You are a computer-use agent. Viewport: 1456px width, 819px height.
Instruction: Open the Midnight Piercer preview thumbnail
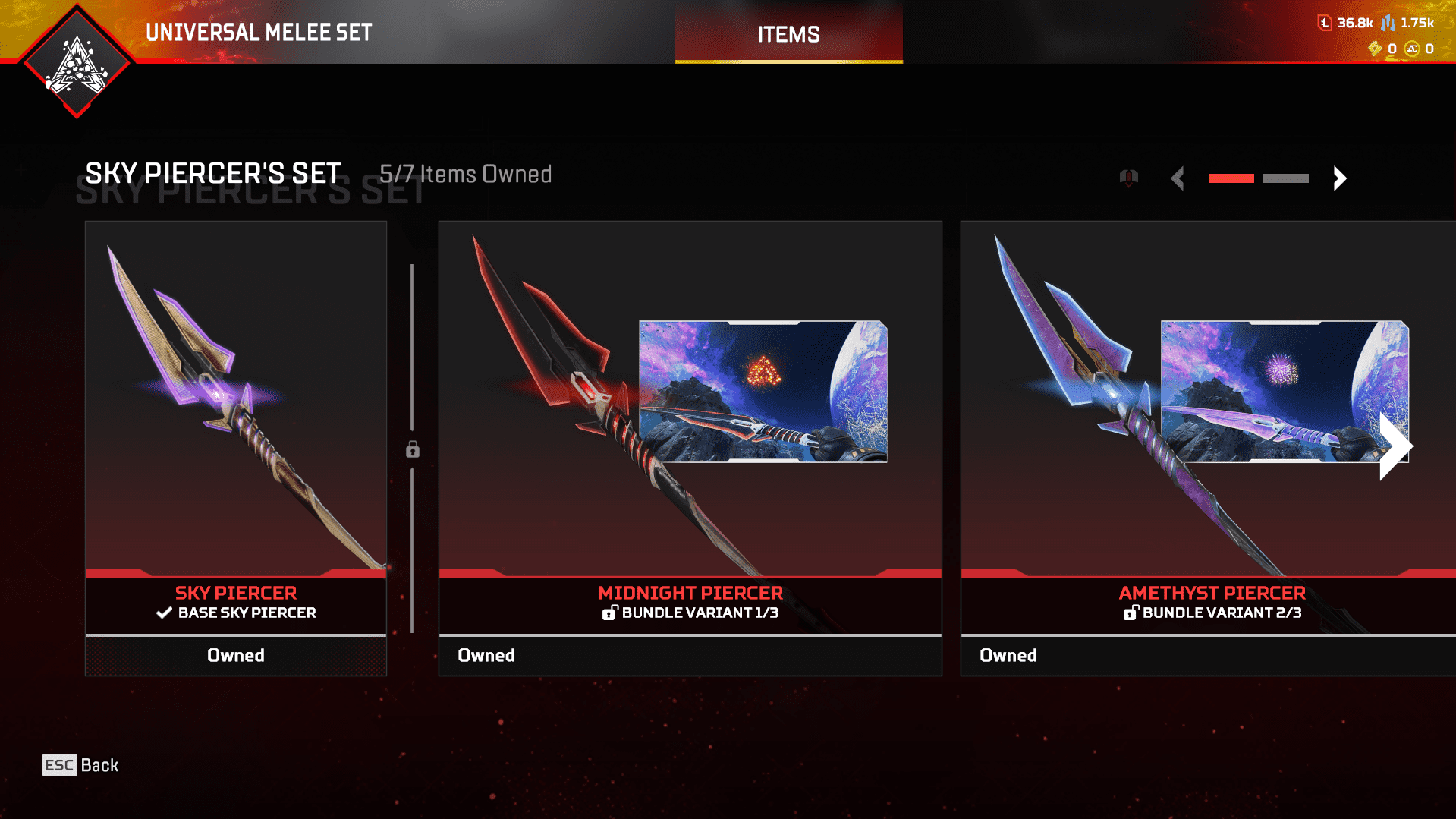tap(763, 392)
